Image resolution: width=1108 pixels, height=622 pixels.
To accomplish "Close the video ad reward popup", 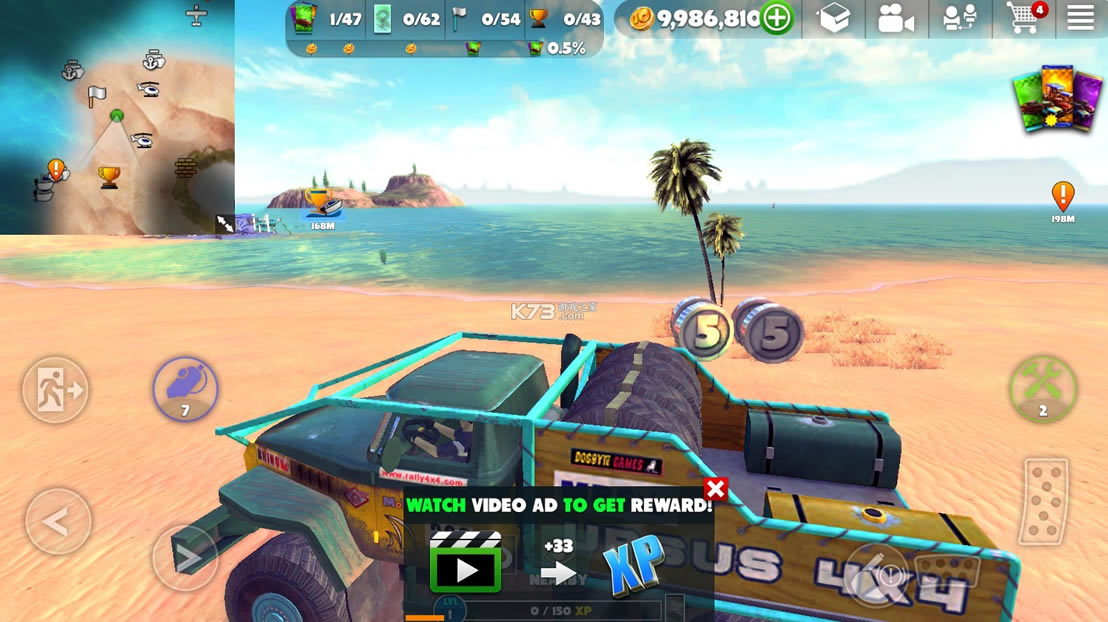I will tap(715, 489).
